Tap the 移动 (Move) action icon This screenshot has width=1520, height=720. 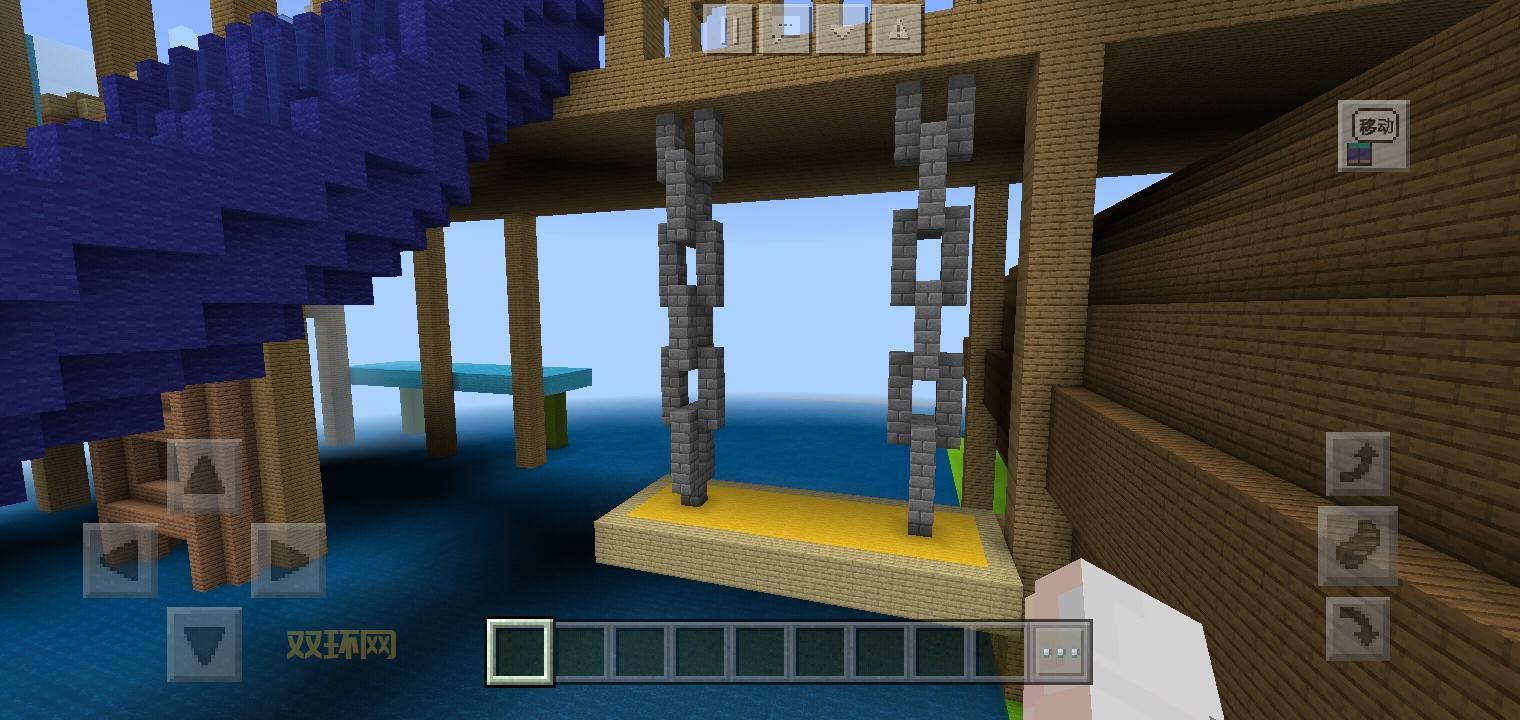point(1375,135)
